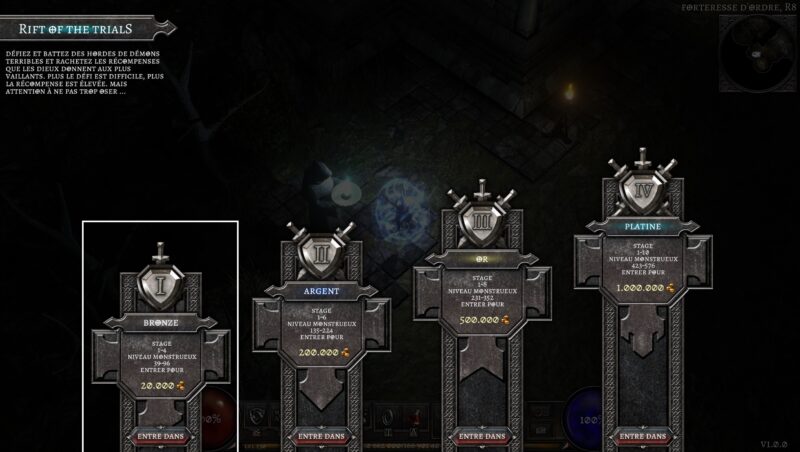The height and width of the screenshot is (452, 800).
Task: Click Entre Dans under Argent
Action: (321, 436)
